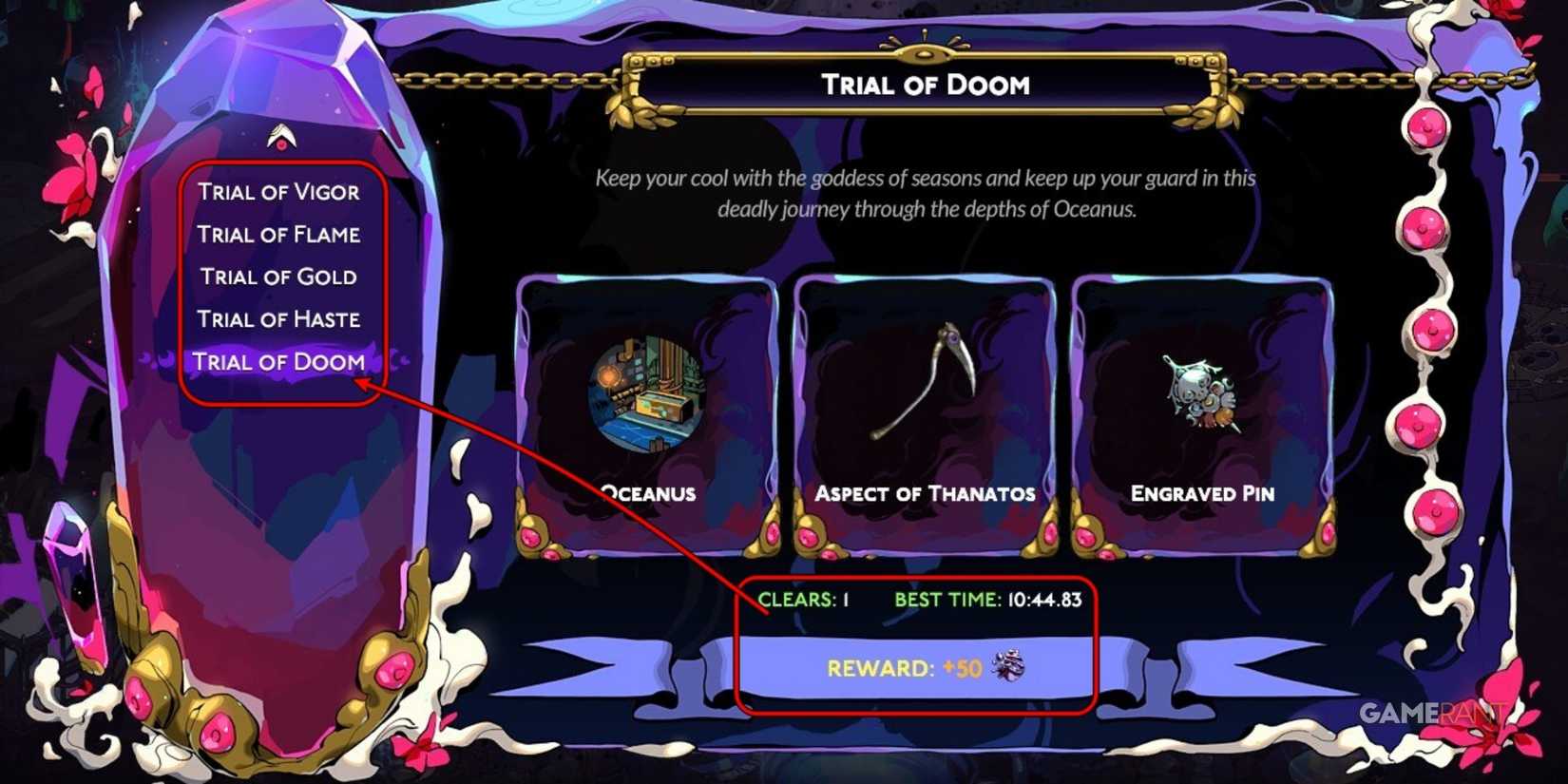
Task: Open the Oceanus reward card
Action: (646, 413)
